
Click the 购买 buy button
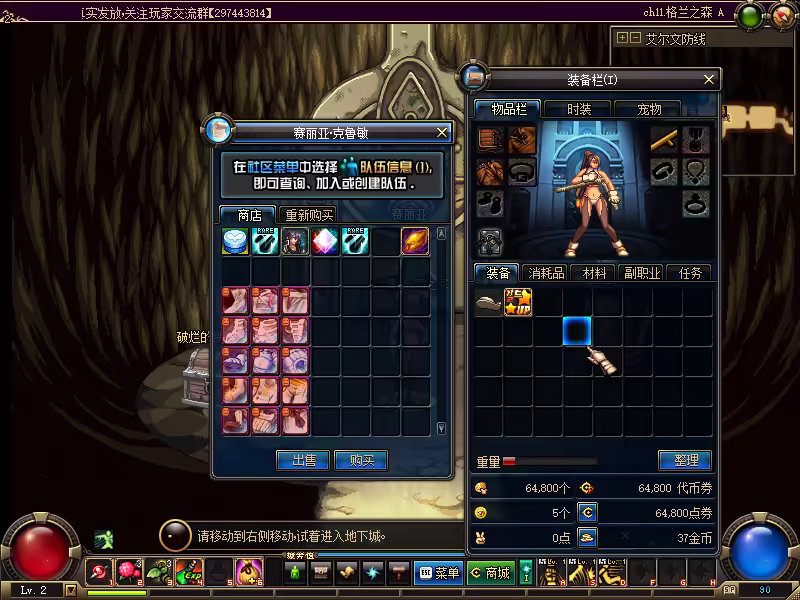click(x=361, y=460)
